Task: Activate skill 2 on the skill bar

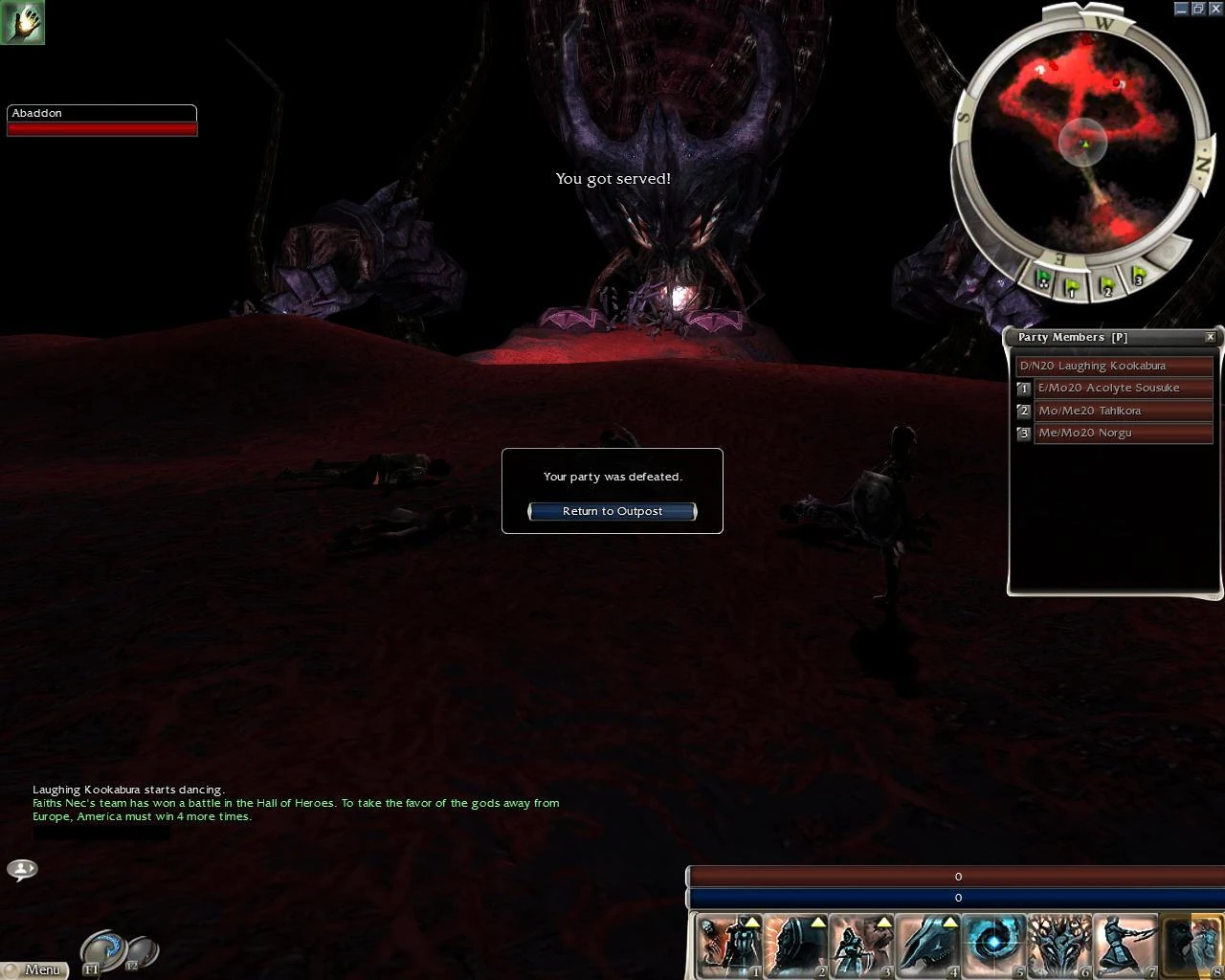Action: [794, 946]
